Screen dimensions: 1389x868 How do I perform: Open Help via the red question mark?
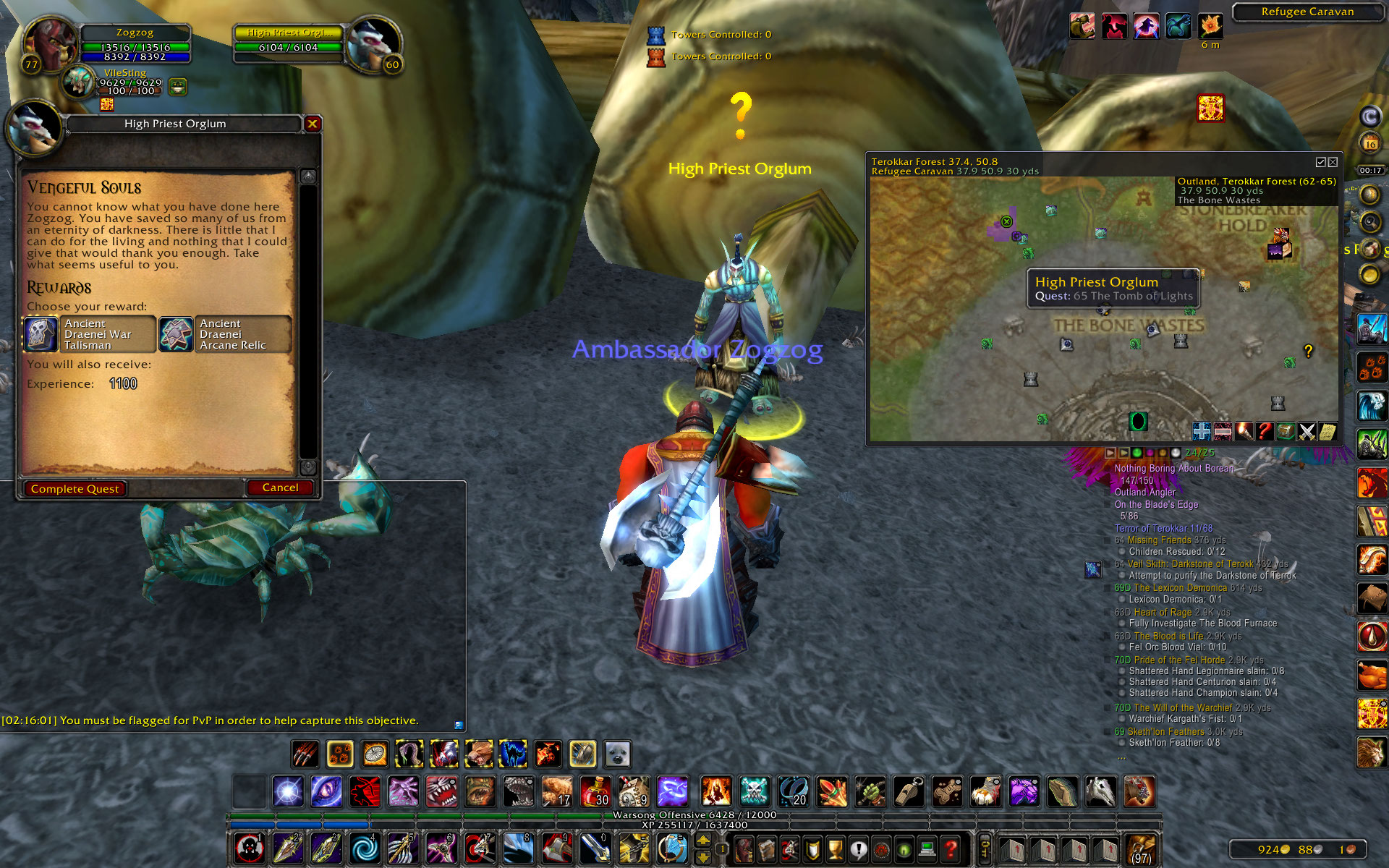click(x=950, y=848)
